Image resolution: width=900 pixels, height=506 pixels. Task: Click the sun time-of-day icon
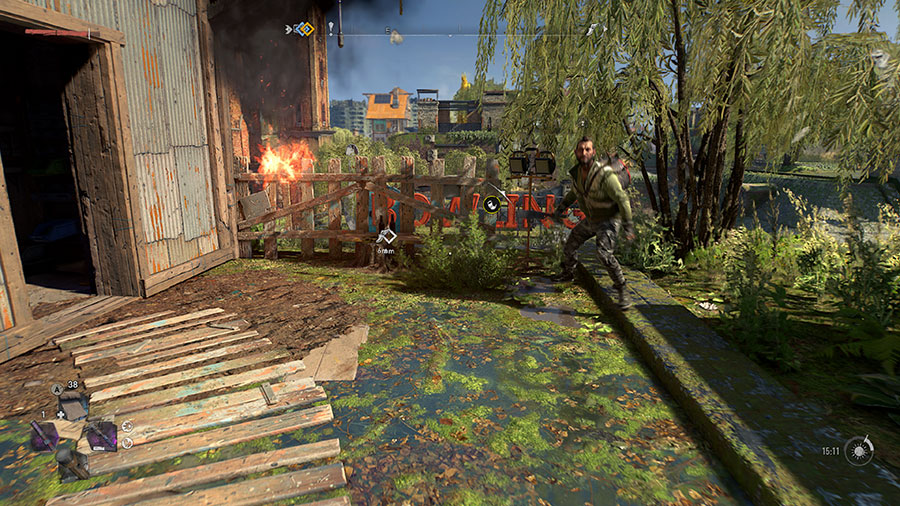tap(858, 450)
